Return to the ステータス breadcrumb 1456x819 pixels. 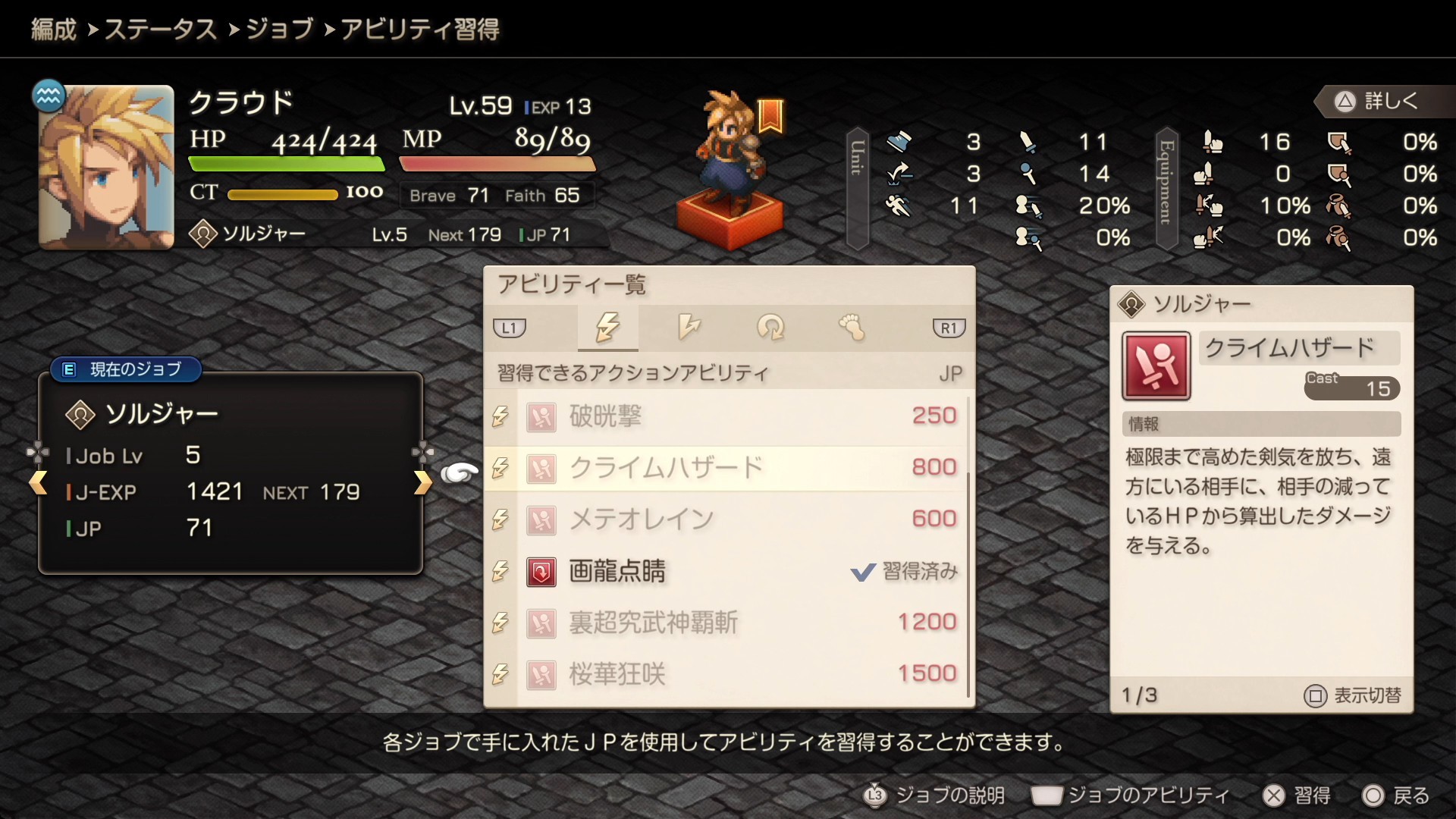click(x=160, y=30)
